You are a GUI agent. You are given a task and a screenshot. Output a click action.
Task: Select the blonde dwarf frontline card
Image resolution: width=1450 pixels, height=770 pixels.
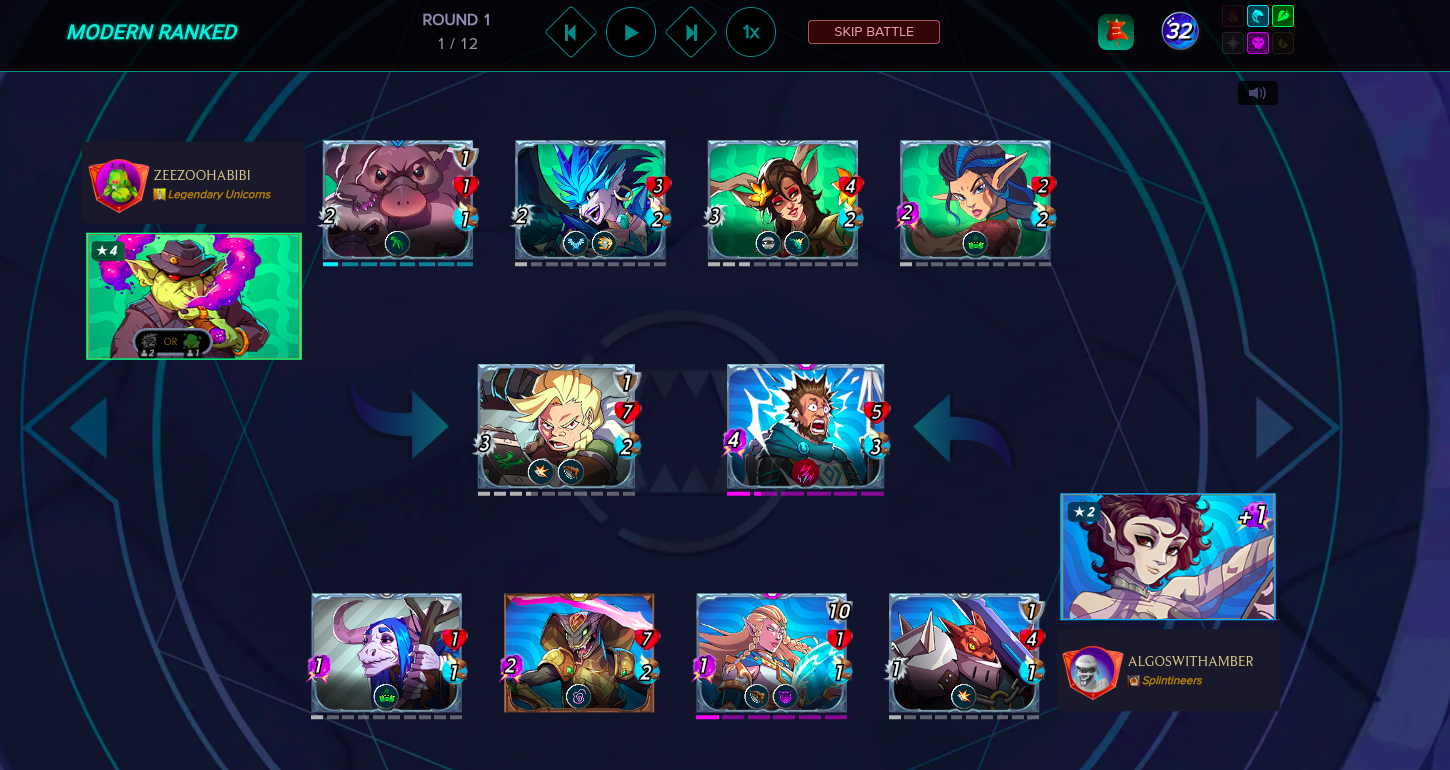coord(556,427)
